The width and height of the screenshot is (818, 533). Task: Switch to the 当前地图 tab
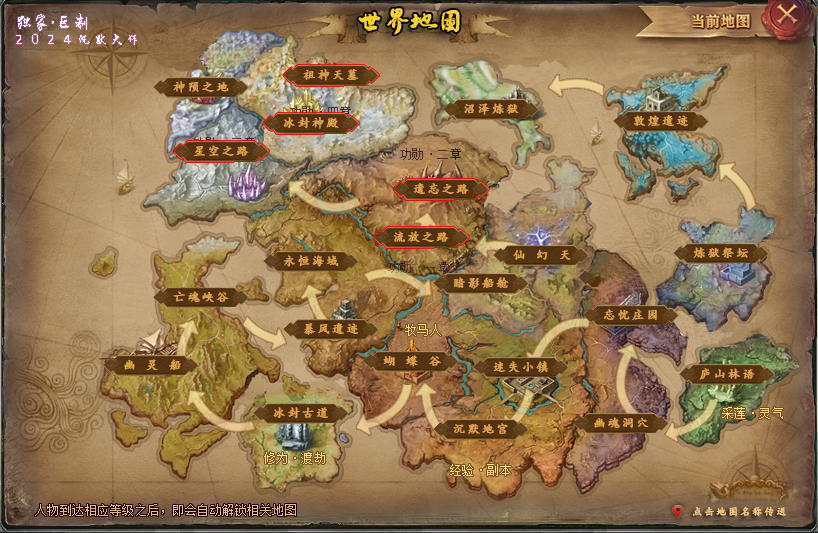coord(720,20)
